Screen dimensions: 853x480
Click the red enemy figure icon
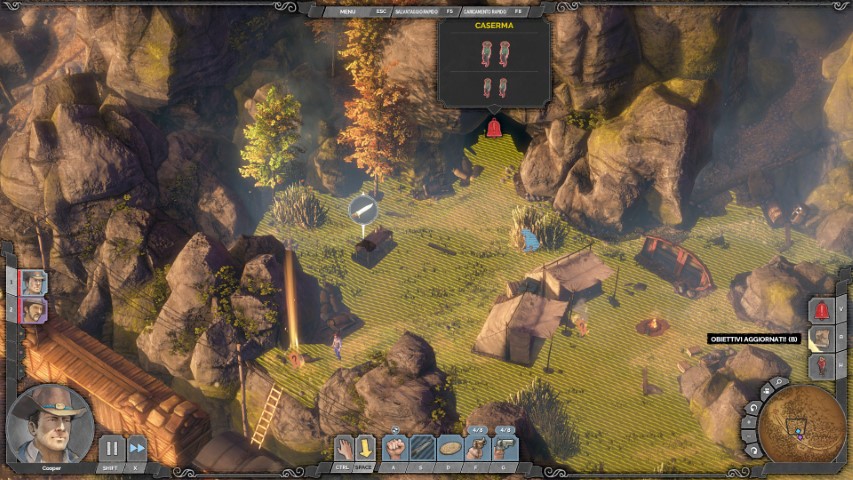(821, 366)
